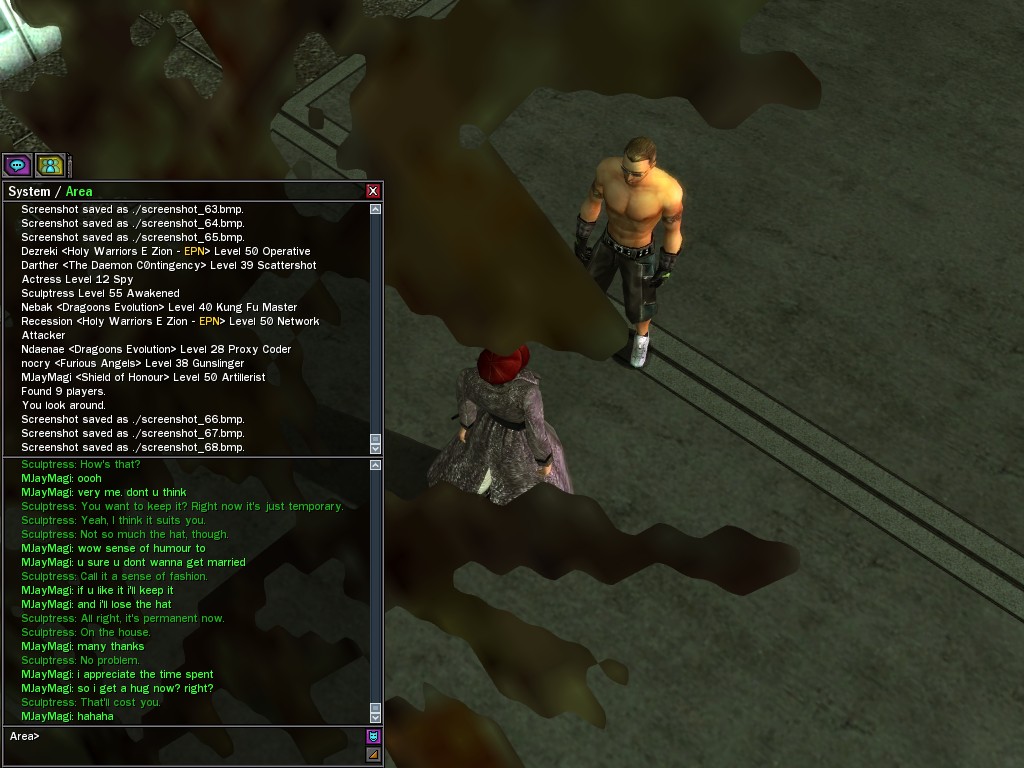This screenshot has width=1024, height=768.
Task: Select the System tab label in the chat header
Action: click(29, 191)
